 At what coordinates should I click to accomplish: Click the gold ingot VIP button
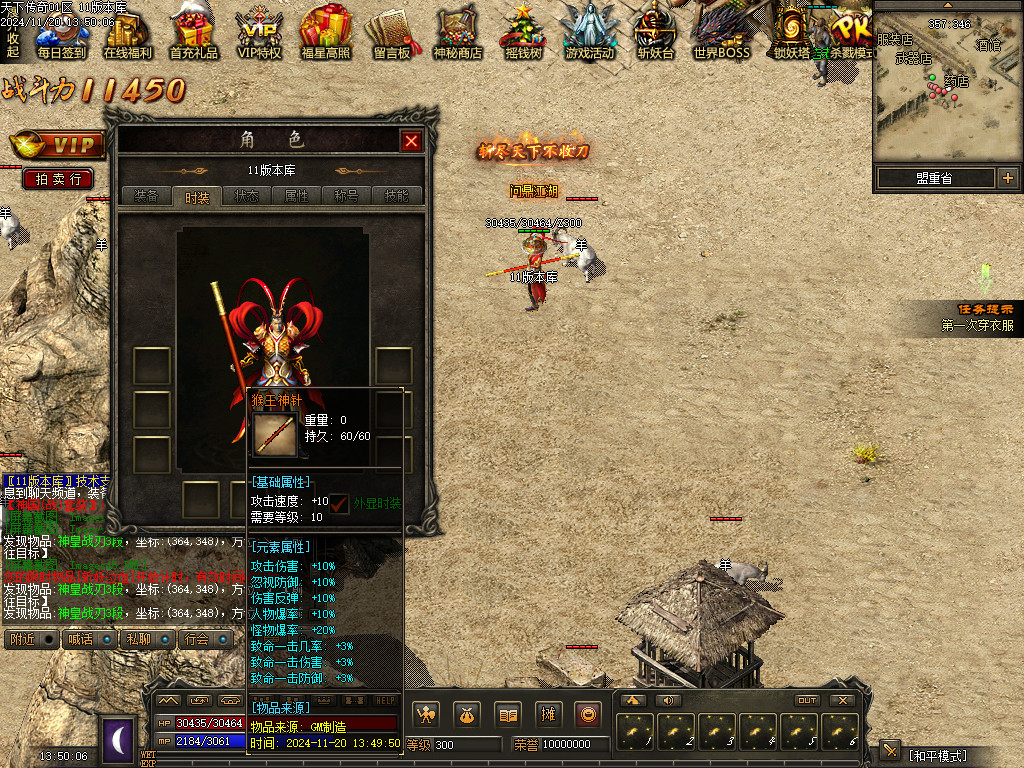tap(56, 145)
